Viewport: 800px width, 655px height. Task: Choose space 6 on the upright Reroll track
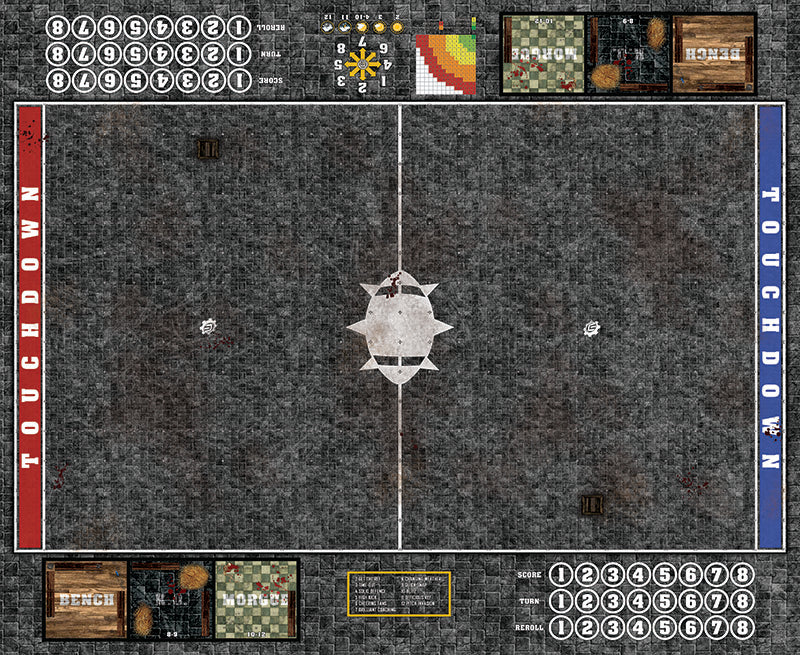tap(690, 629)
